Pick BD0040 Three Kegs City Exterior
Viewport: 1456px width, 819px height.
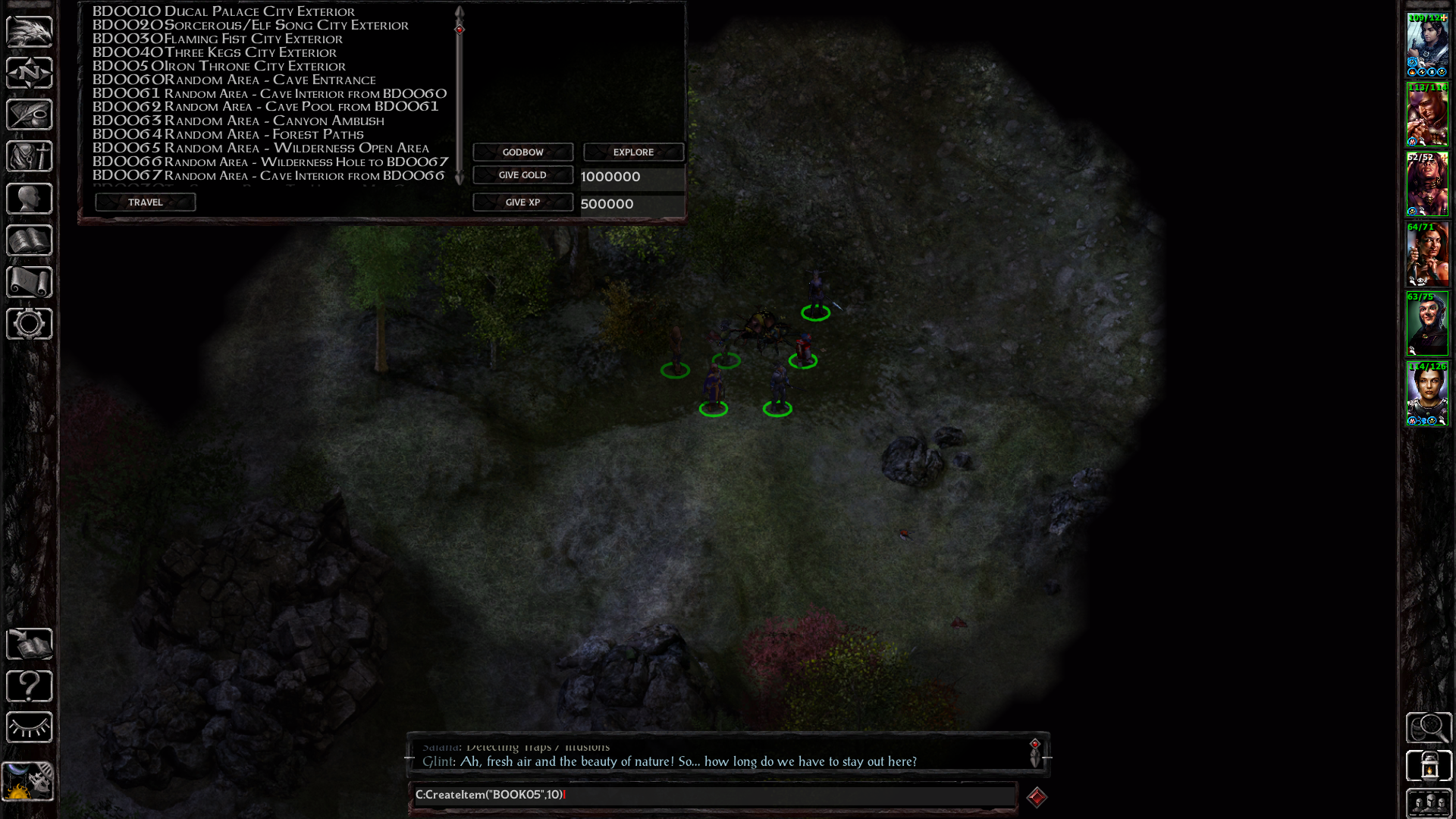(215, 52)
